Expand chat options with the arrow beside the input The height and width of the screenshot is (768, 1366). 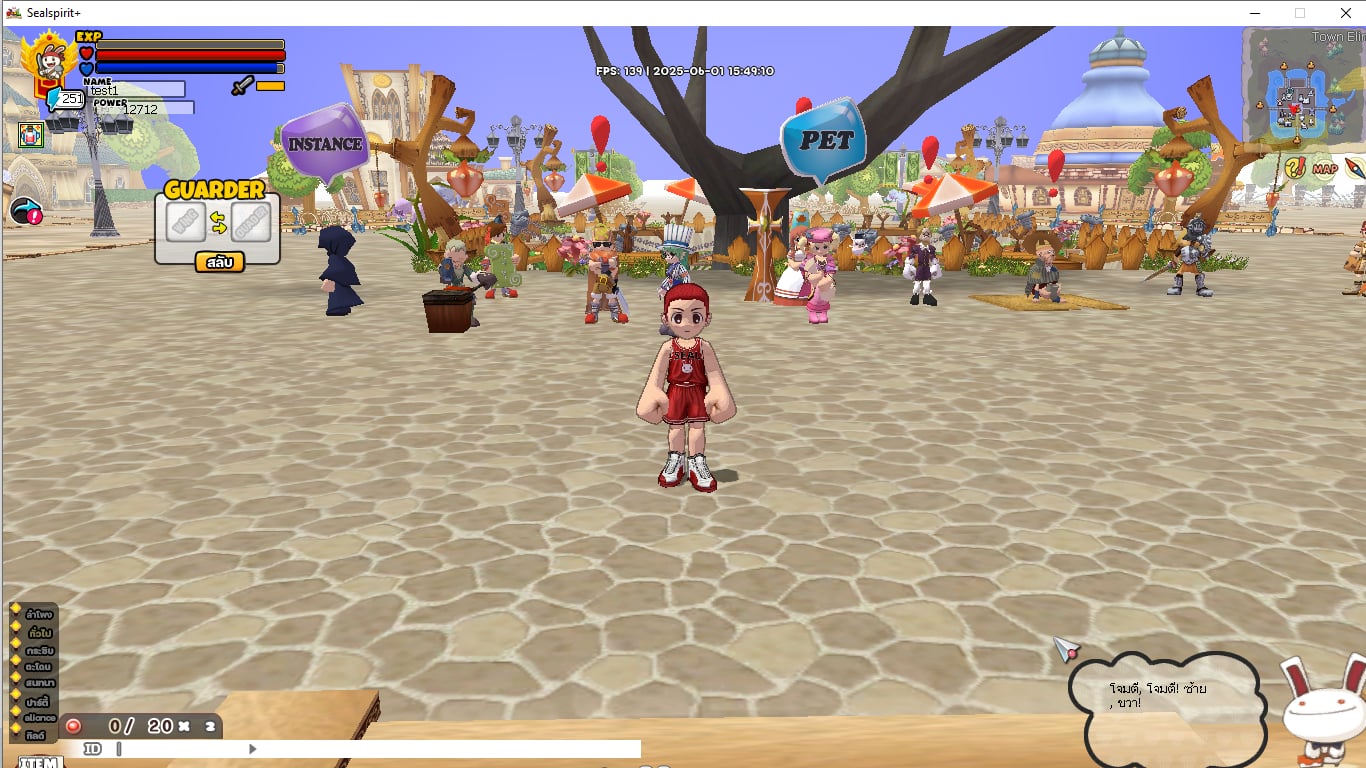pos(252,749)
